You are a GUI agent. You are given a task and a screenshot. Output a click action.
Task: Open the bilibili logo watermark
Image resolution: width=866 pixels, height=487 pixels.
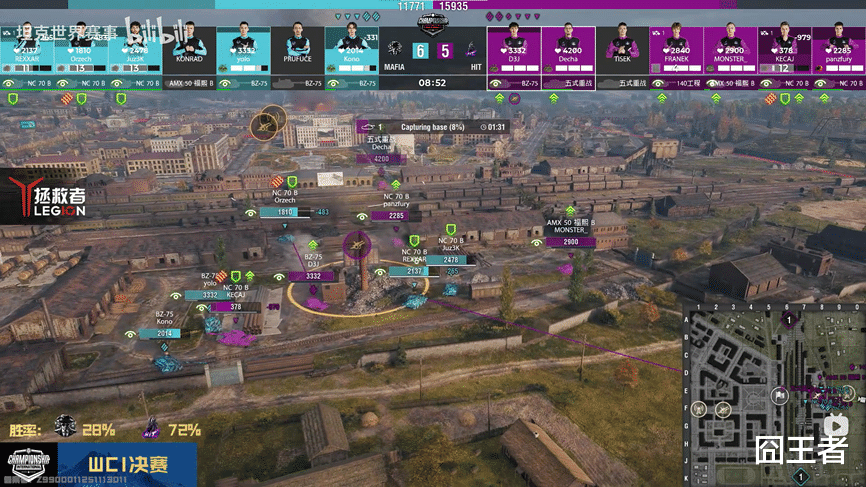151,31
